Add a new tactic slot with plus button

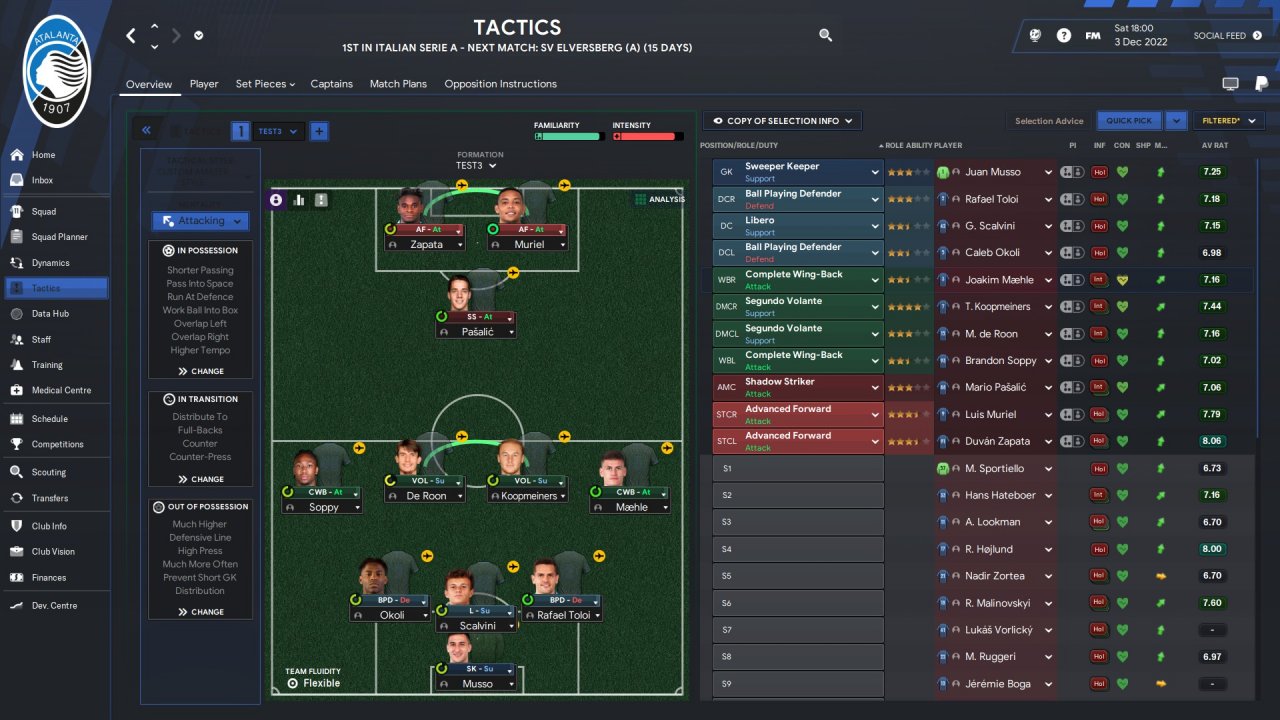pyautogui.click(x=318, y=131)
